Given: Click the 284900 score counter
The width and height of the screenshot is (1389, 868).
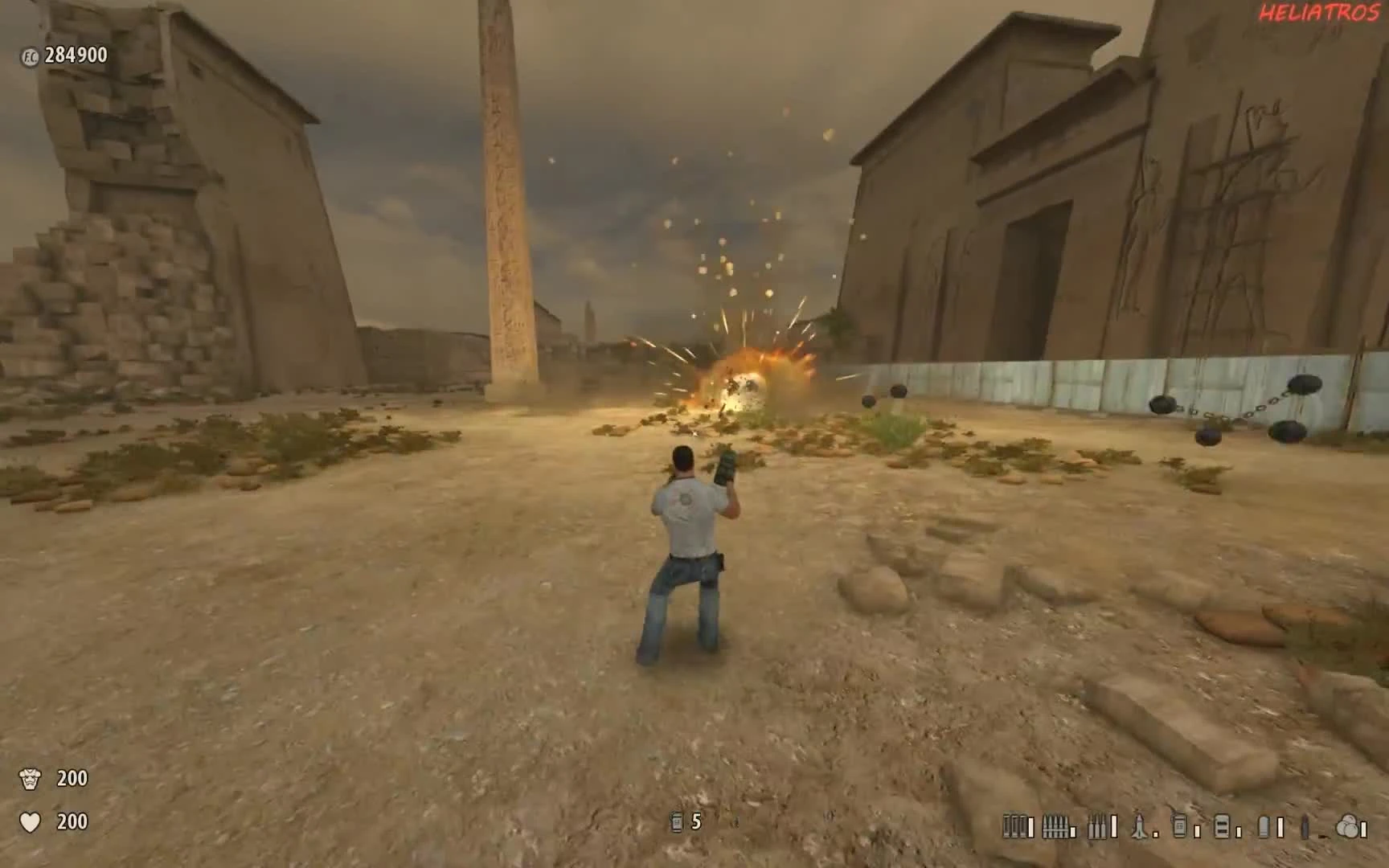Looking at the screenshot, I should coord(76,56).
